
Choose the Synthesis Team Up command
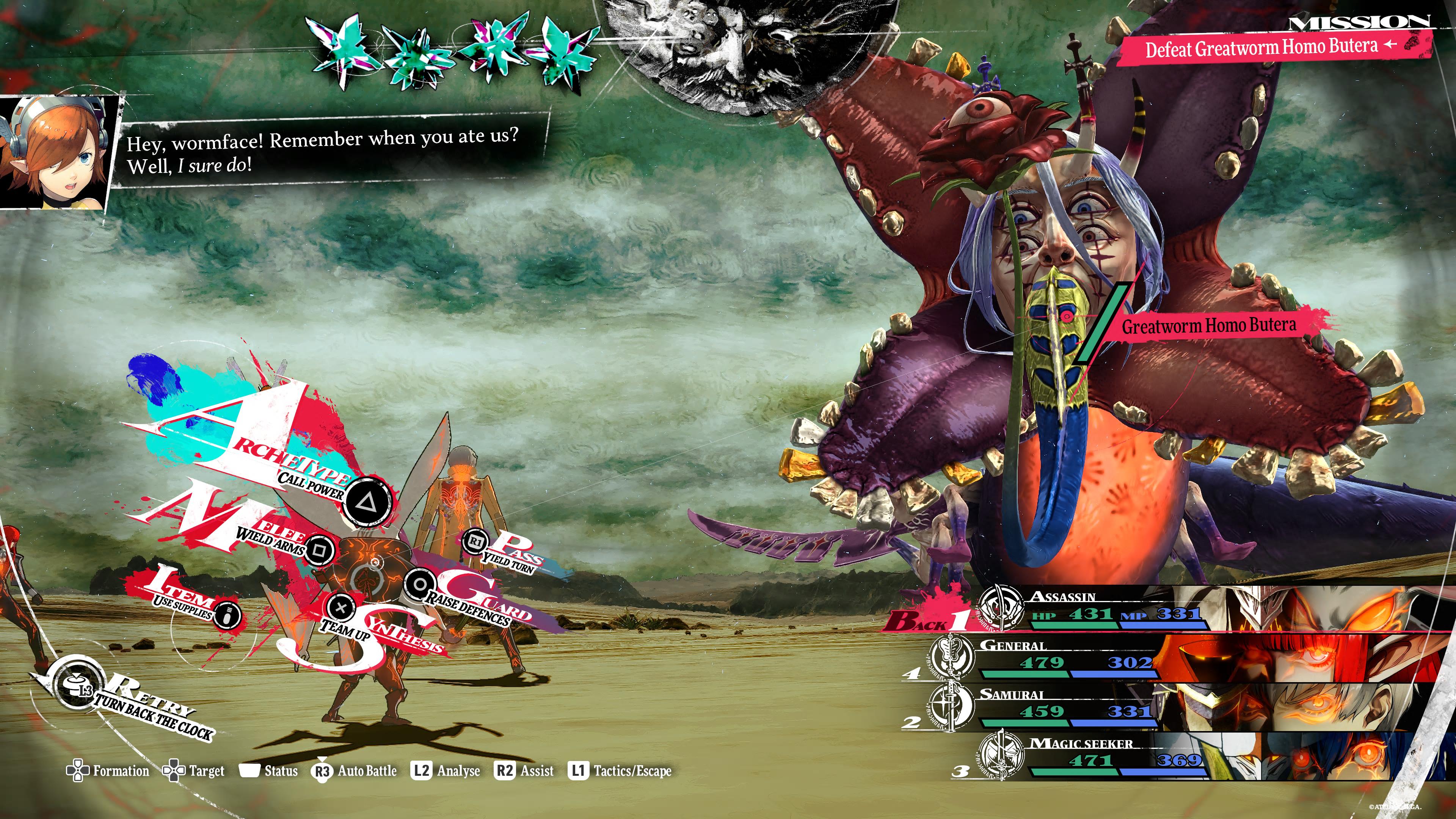coord(341,607)
